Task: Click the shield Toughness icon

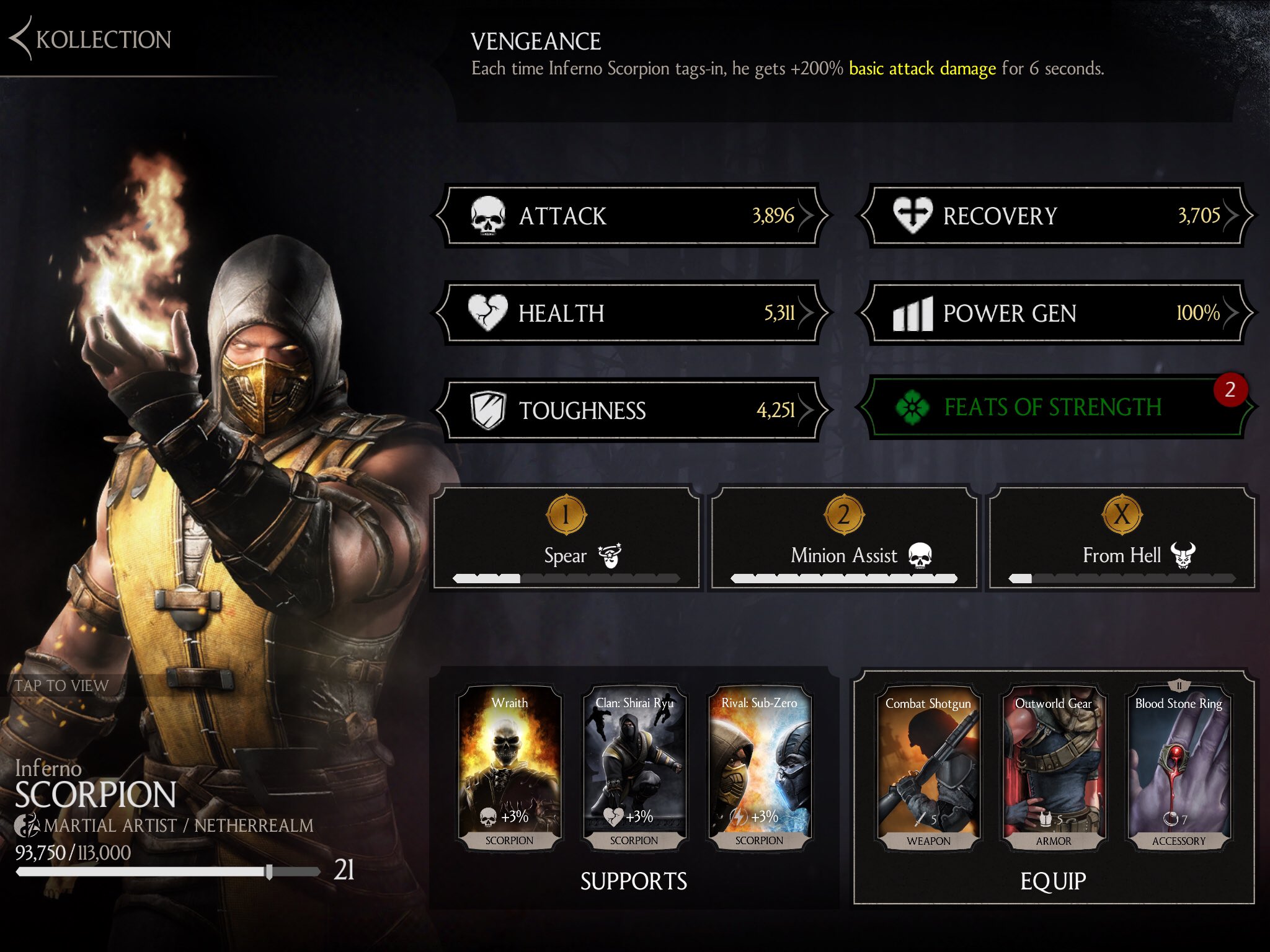Action: (x=486, y=410)
